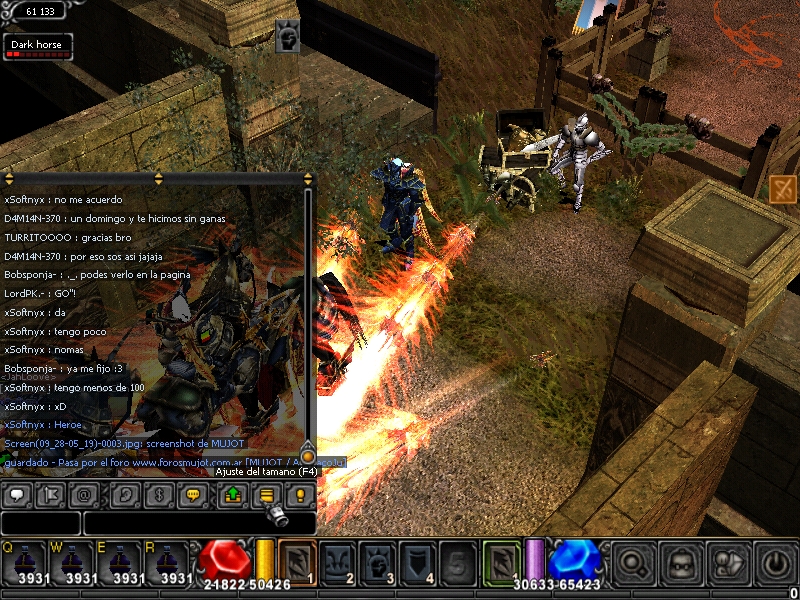This screenshot has height=600, width=800.
Task: Use the potion in the W slot
Action: [70, 563]
